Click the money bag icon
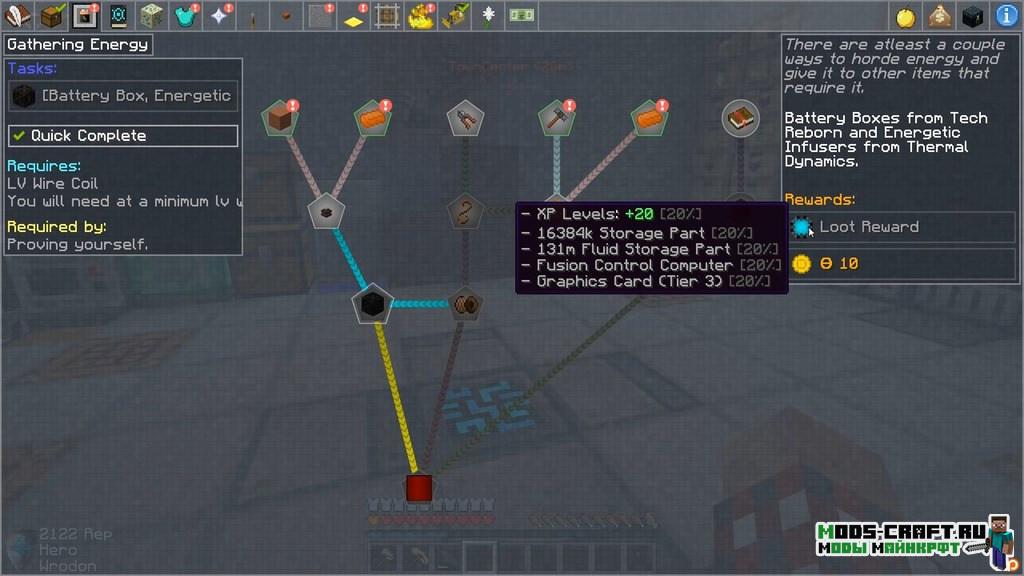Viewport: 1024px width, 576px height. (x=939, y=16)
